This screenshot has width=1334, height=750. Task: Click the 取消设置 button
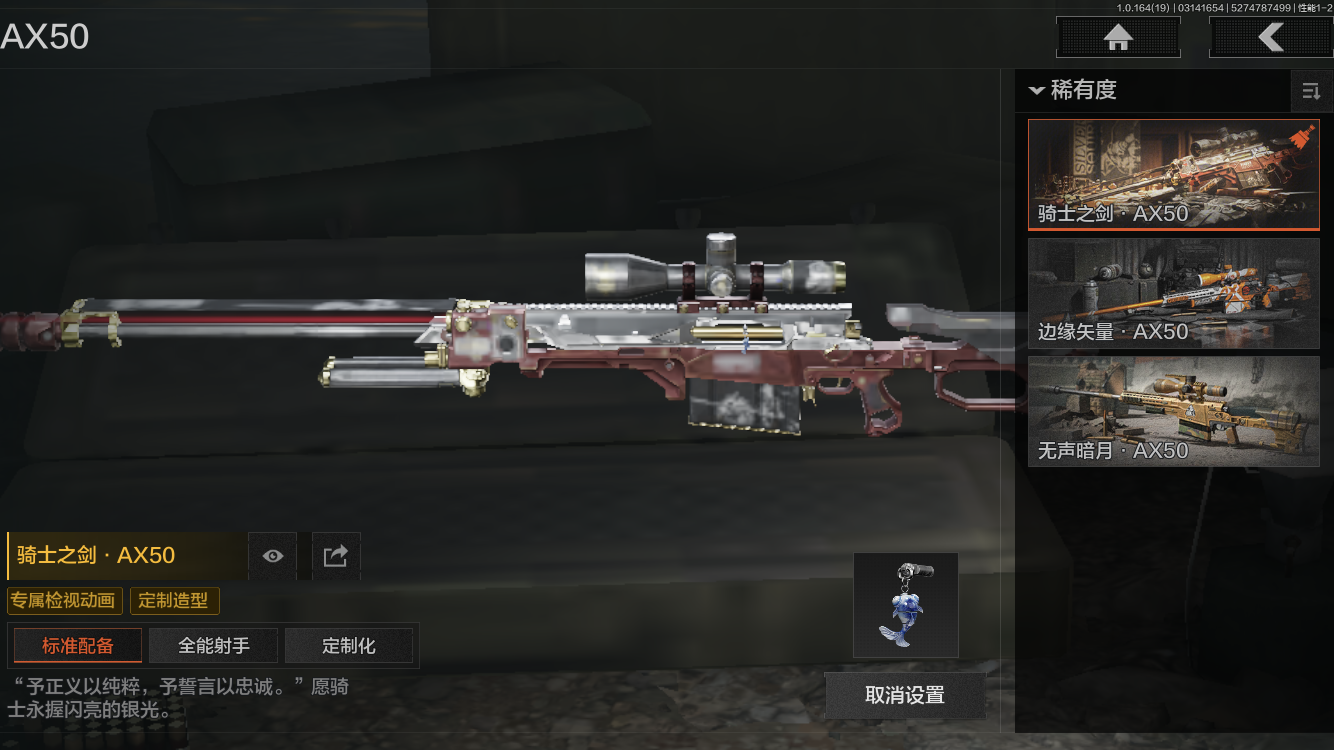click(x=905, y=695)
